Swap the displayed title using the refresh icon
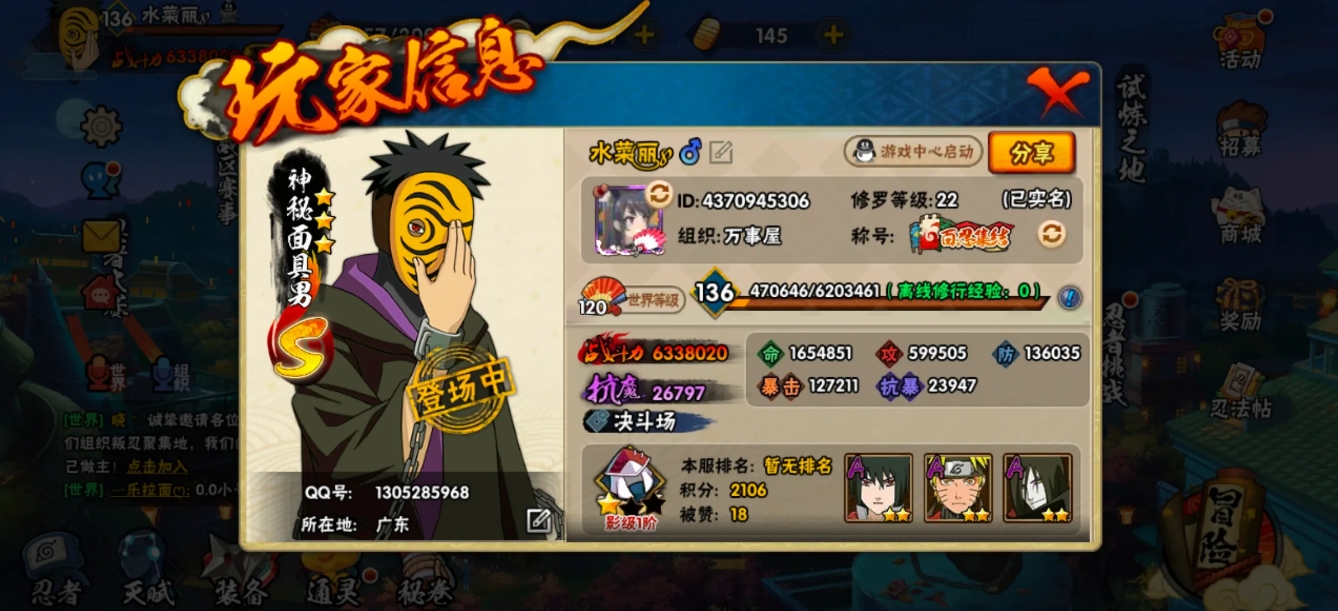This screenshot has width=1338, height=611. pyautogui.click(x=1051, y=234)
